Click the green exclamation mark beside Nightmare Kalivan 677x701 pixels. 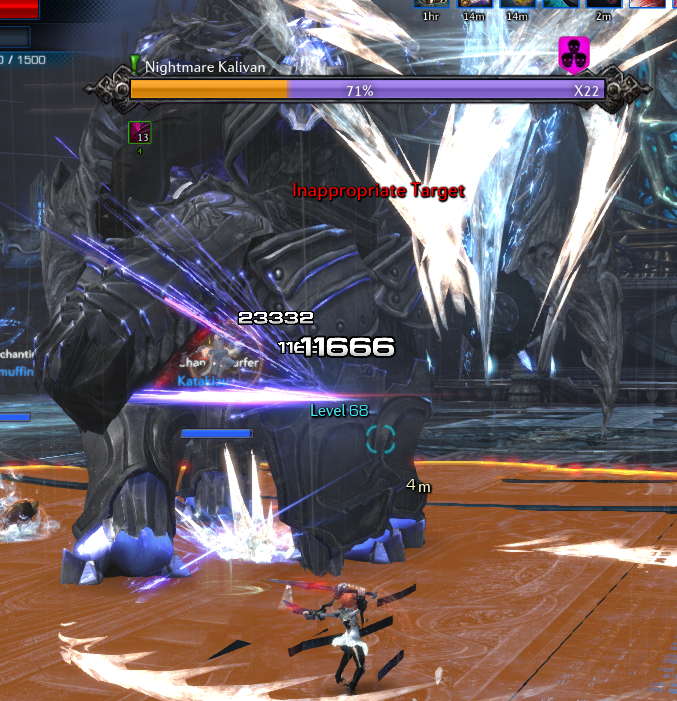point(134,66)
